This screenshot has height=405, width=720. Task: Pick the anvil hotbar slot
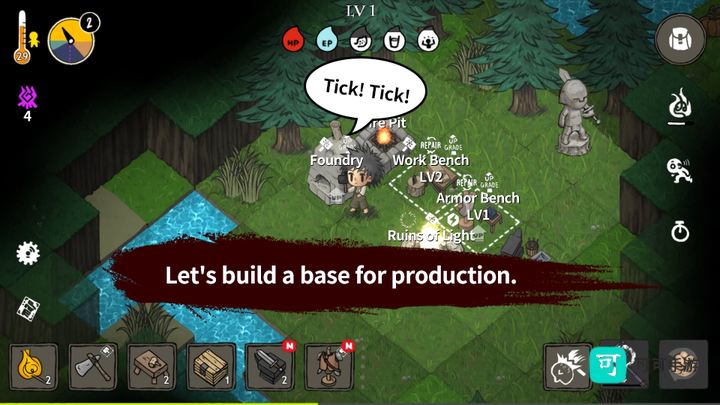[271, 366]
